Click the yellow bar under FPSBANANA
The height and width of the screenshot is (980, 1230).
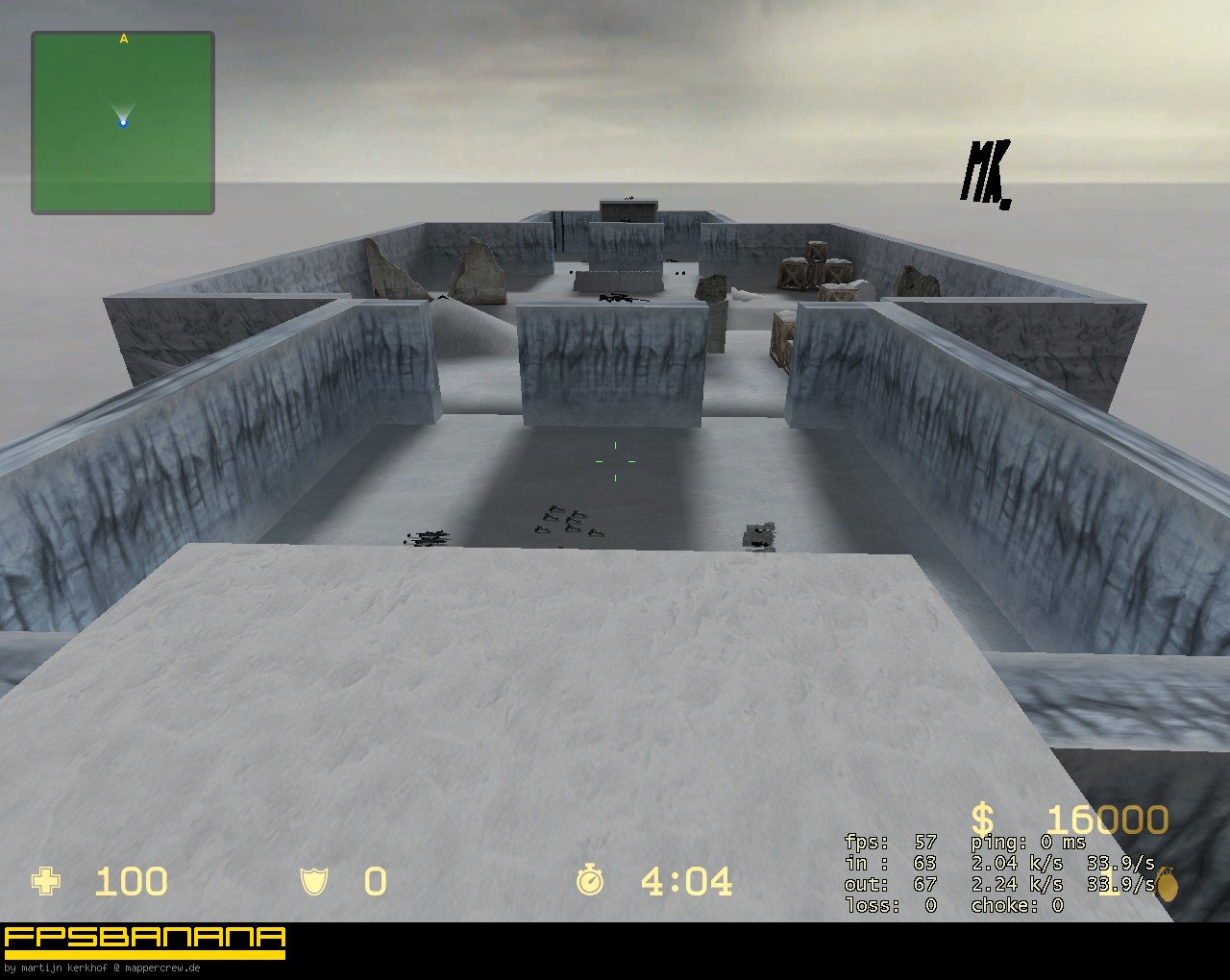[x=144, y=957]
